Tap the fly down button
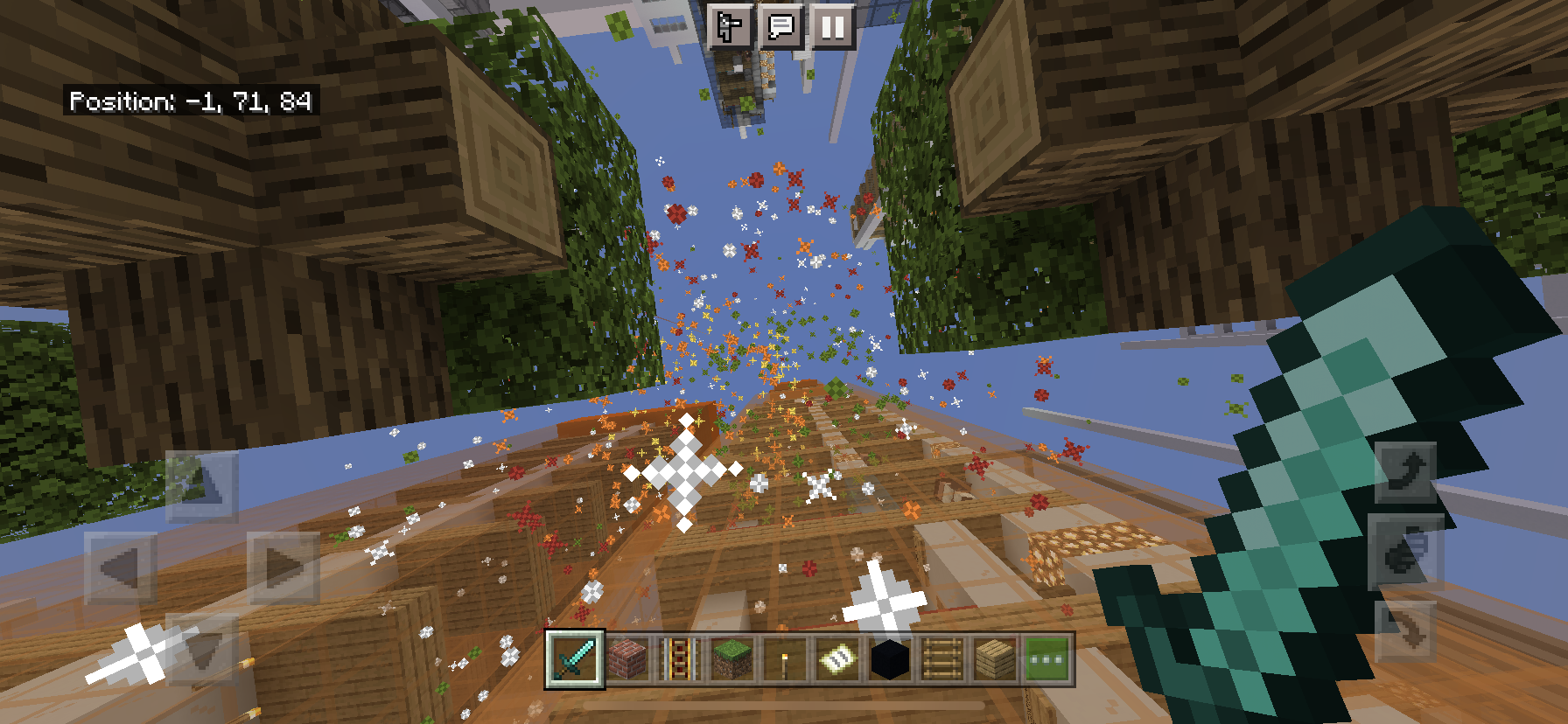The width and height of the screenshot is (1568, 724). click(x=1406, y=631)
